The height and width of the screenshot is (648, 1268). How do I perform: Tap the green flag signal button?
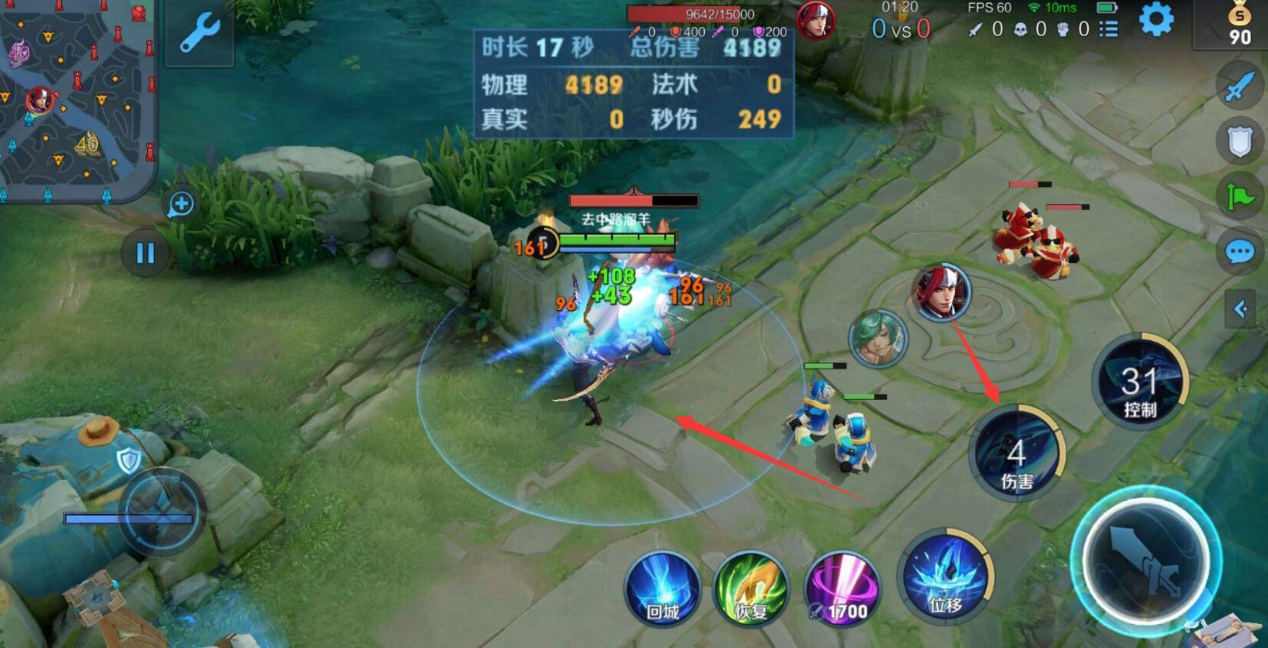[x=1240, y=195]
